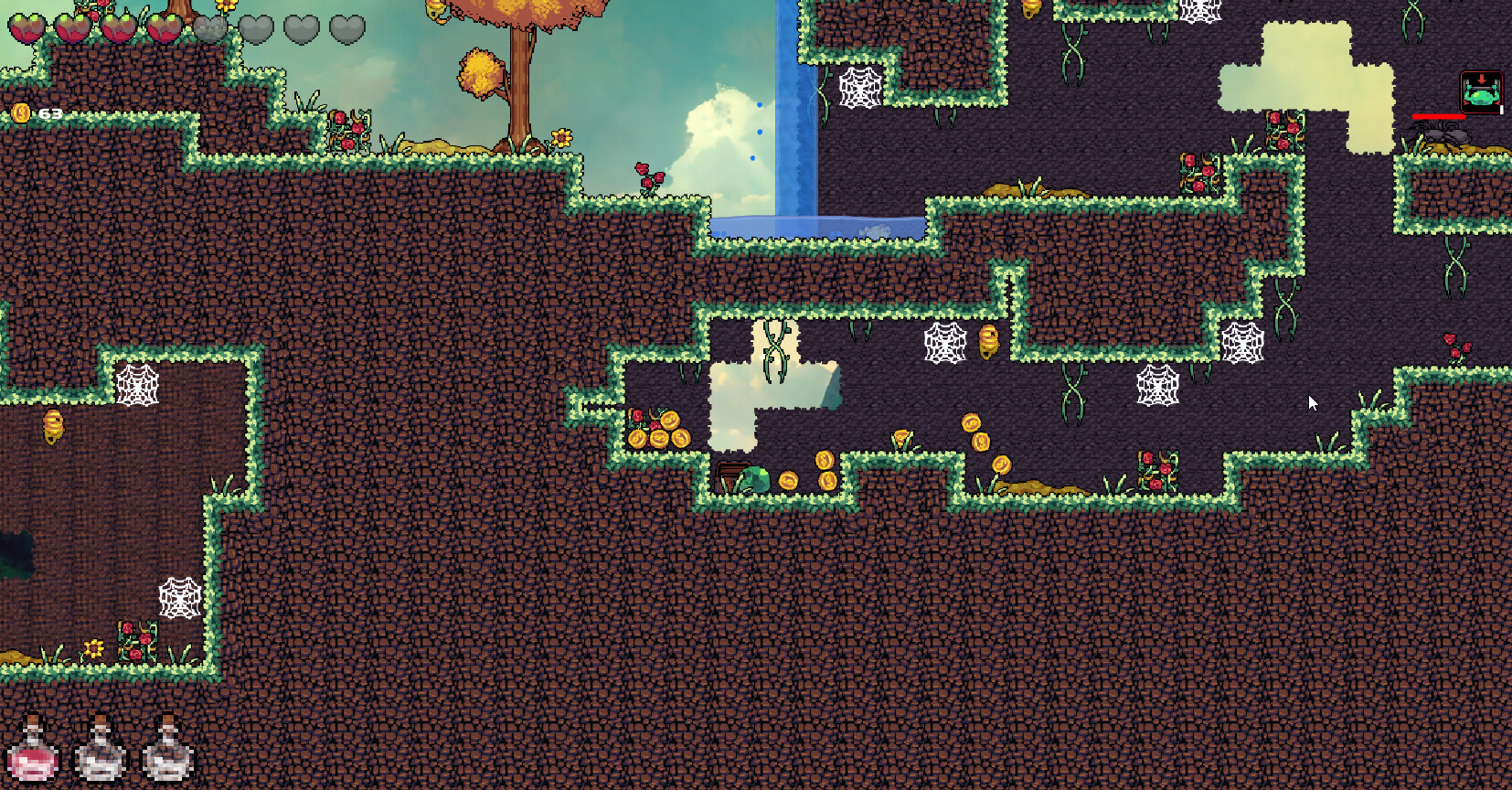Click the white charge meter beside the ability icon
This screenshot has width=1512, height=790.
click(x=1501, y=109)
